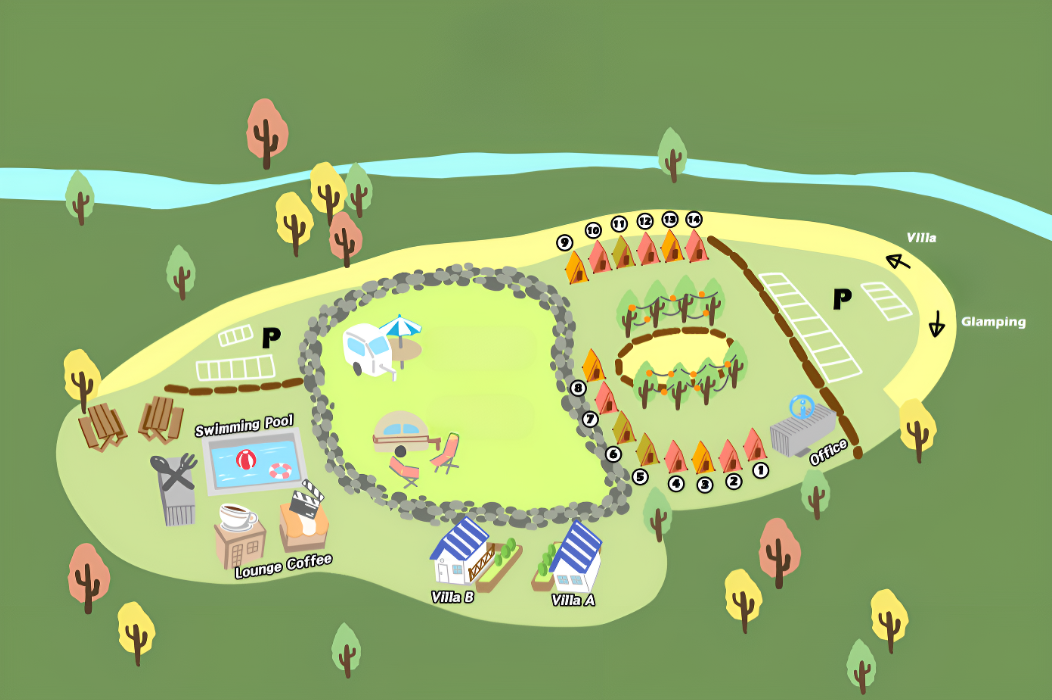
Task: Click tent marker number 7
Action: (x=589, y=419)
